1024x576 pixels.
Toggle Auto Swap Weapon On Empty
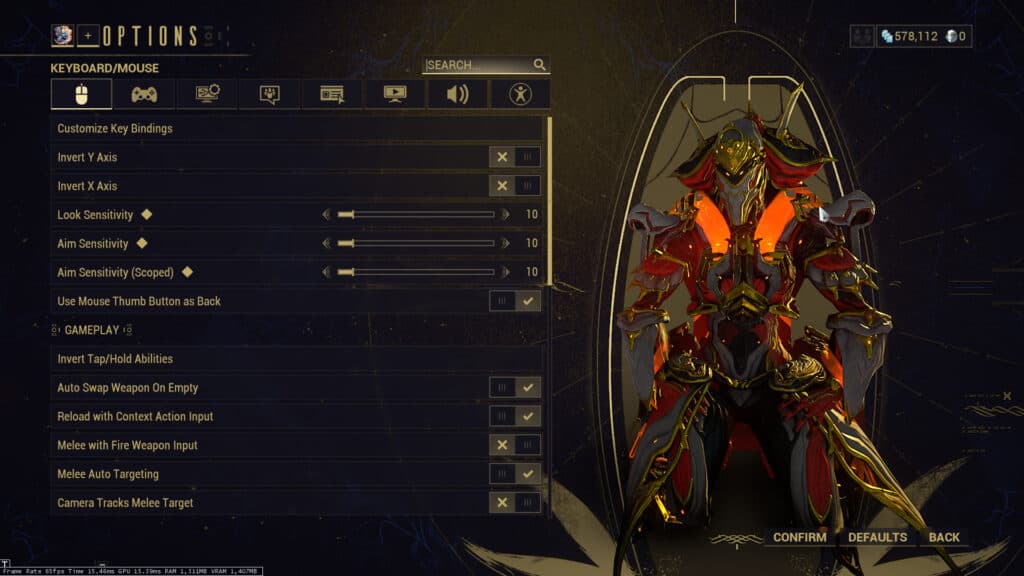pos(515,387)
